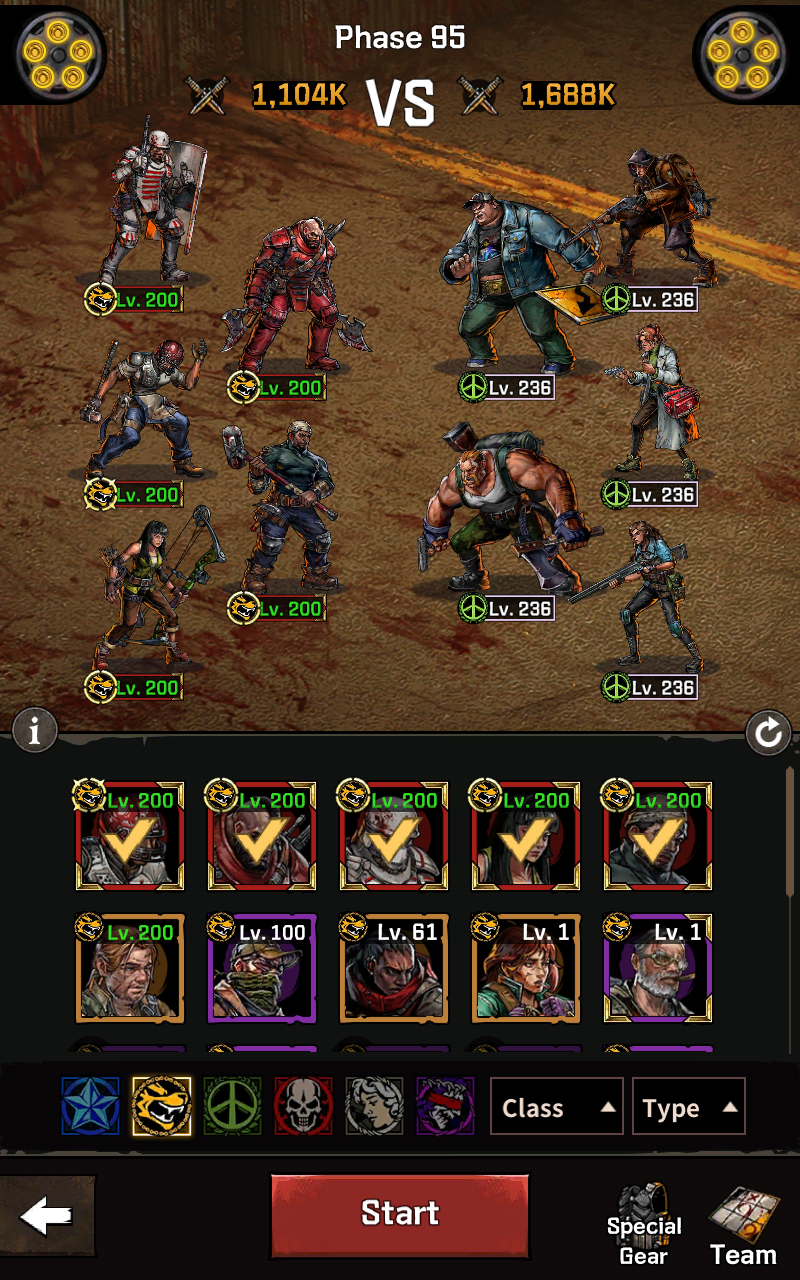This screenshot has width=800, height=1280.
Task: Filter heroes by the grey woman-portrait faction
Action: [375, 1106]
